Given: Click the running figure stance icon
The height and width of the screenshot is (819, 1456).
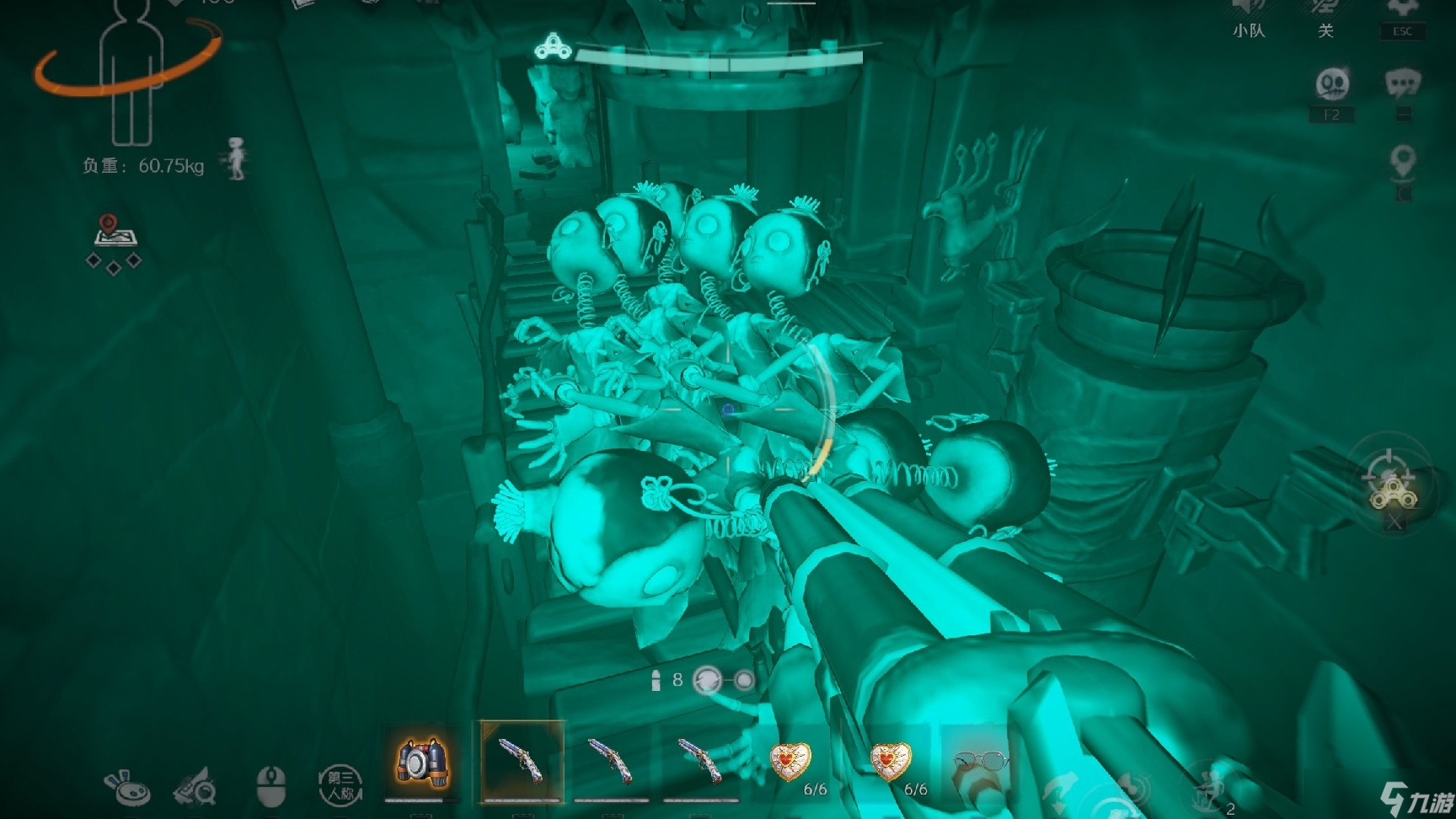Looking at the screenshot, I should pos(237,158).
